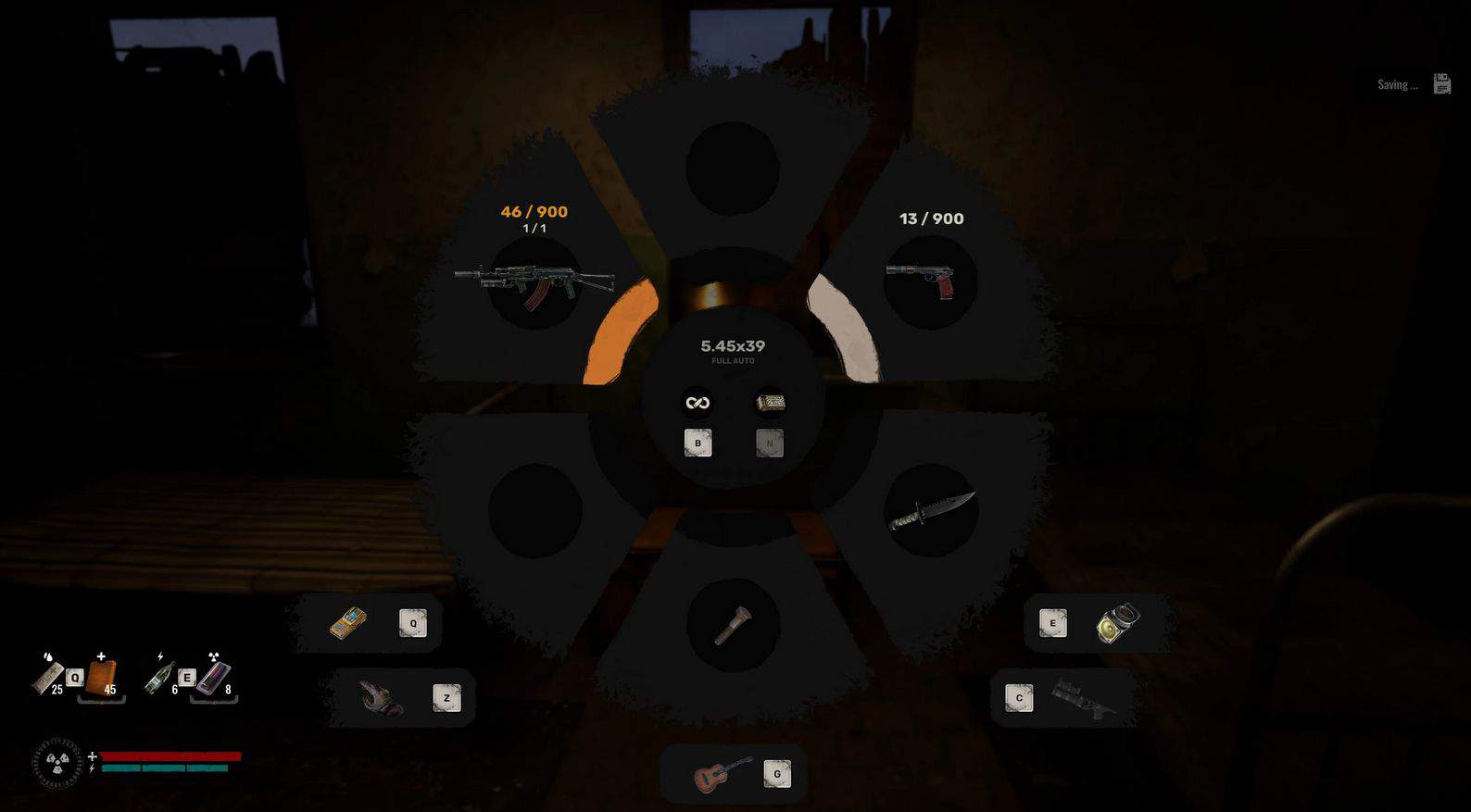Viewport: 1471px width, 812px height.
Task: Select the bolt slot in the wheel
Action: click(732, 624)
